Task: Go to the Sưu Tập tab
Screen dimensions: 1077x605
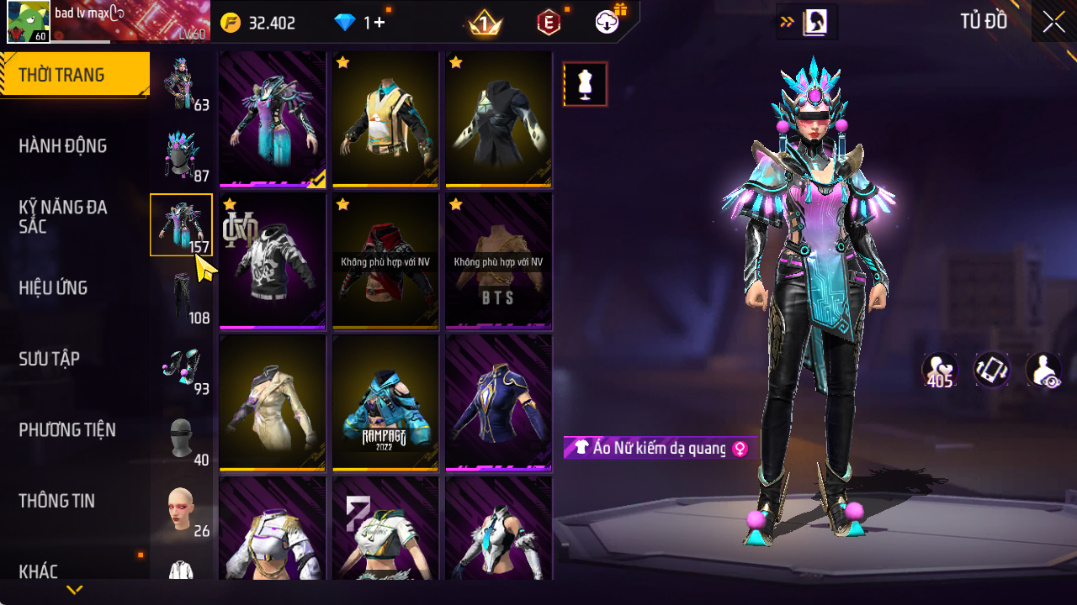Action: [49, 359]
